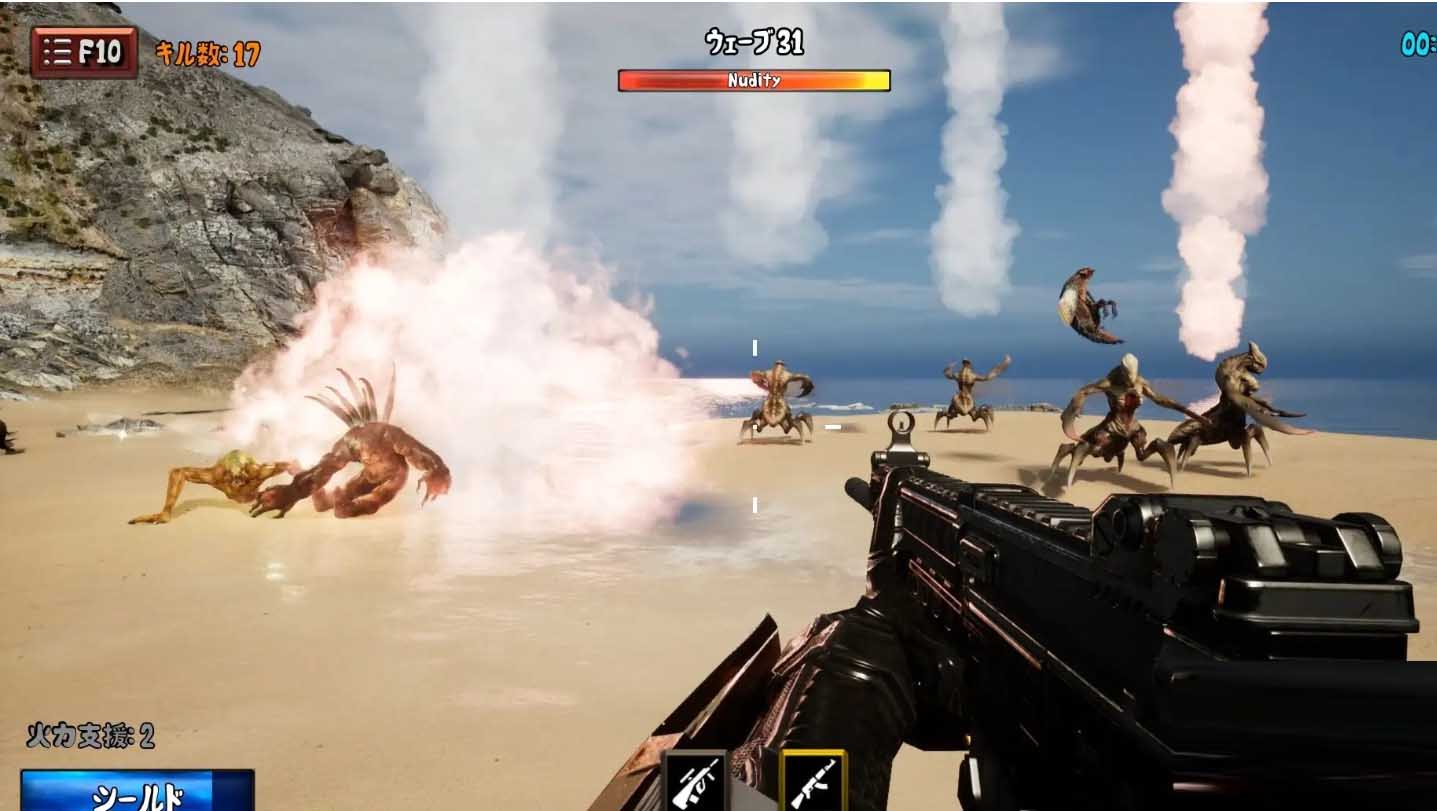Image resolution: width=1437 pixels, height=811 pixels.
Task: Open the F10 menu button
Action: [x=84, y=52]
